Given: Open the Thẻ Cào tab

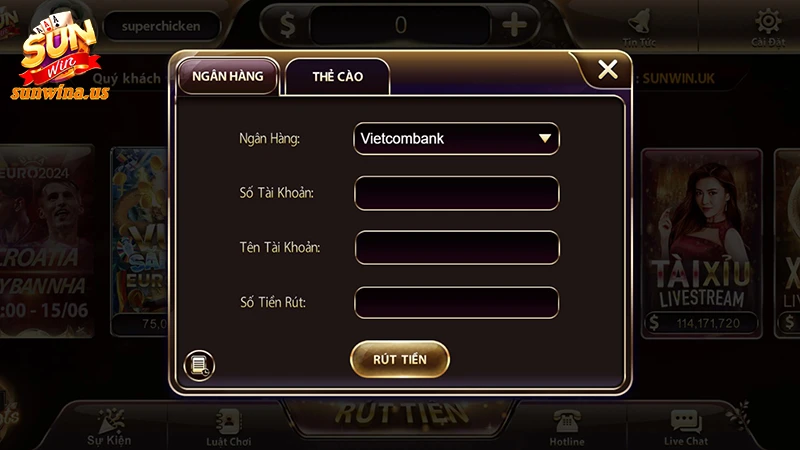Looking at the screenshot, I should (x=337, y=77).
